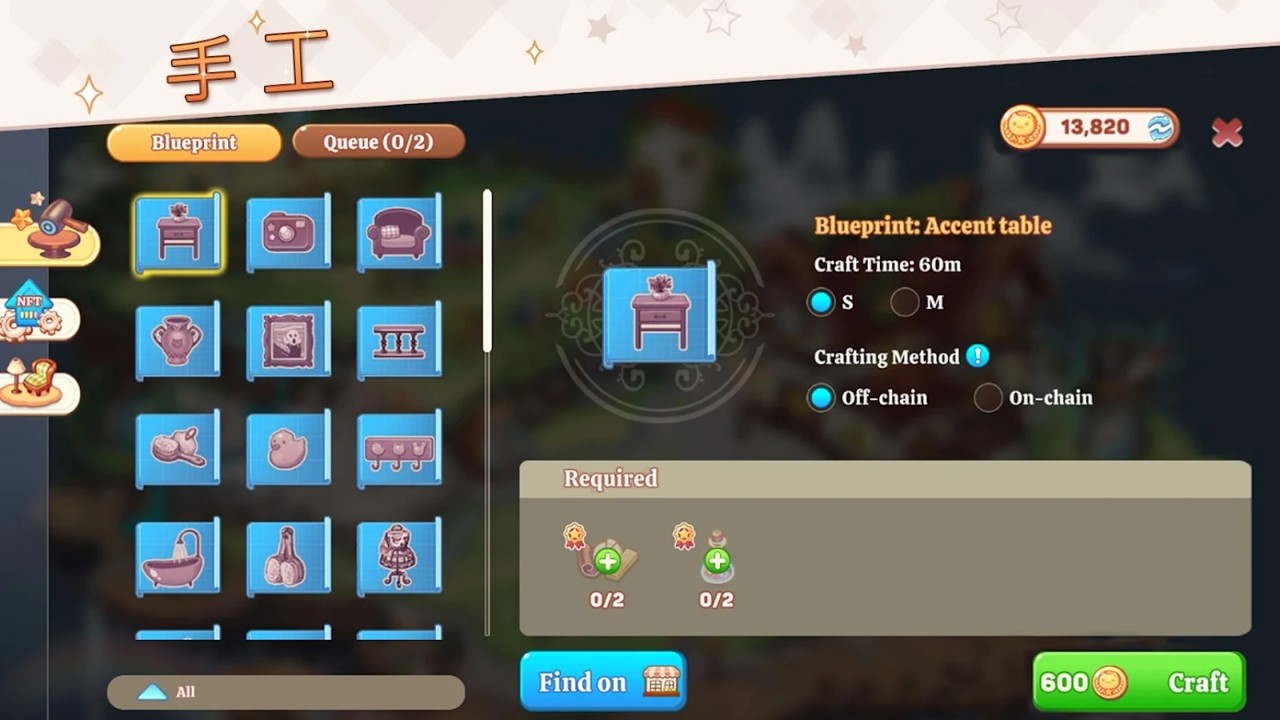This screenshot has width=1280, height=720.
Task: Choose the S size option
Action: [821, 302]
